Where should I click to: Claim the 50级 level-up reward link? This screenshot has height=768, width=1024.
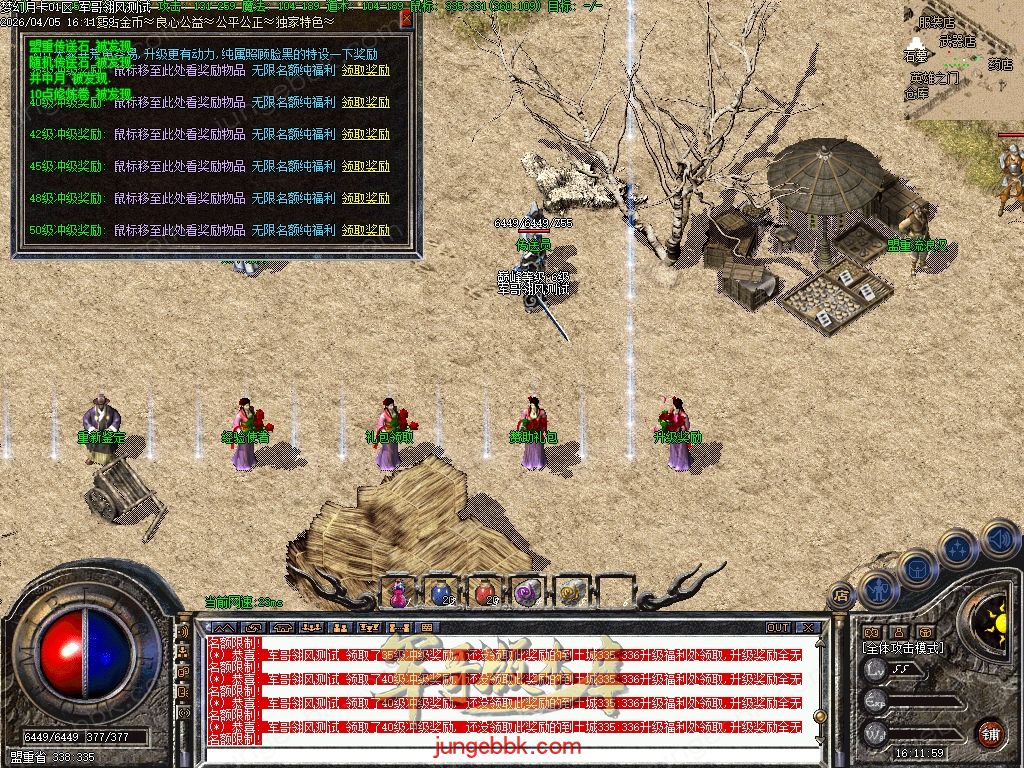pyautogui.click(x=365, y=230)
